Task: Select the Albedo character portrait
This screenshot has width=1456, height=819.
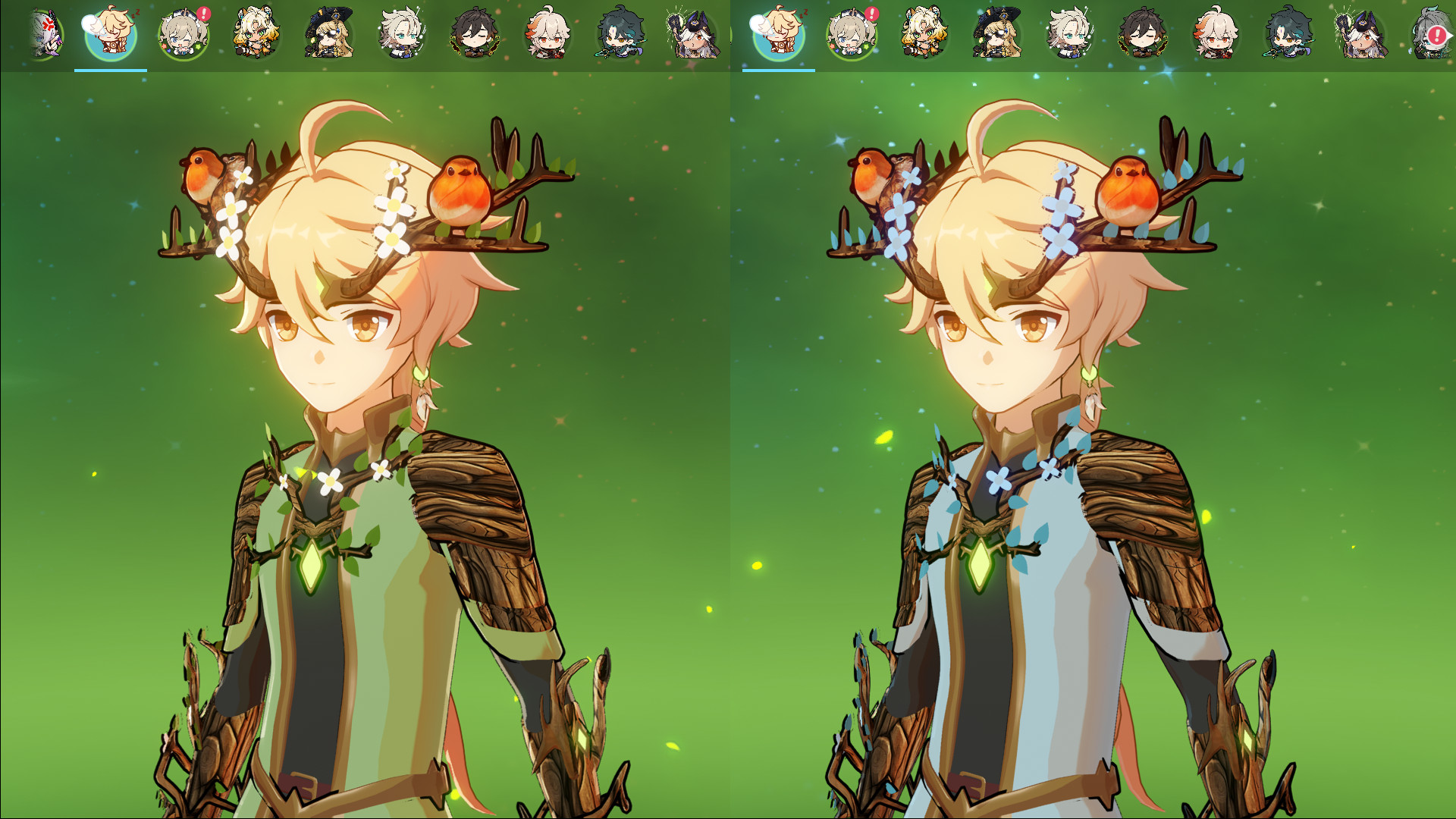Action: (402, 34)
